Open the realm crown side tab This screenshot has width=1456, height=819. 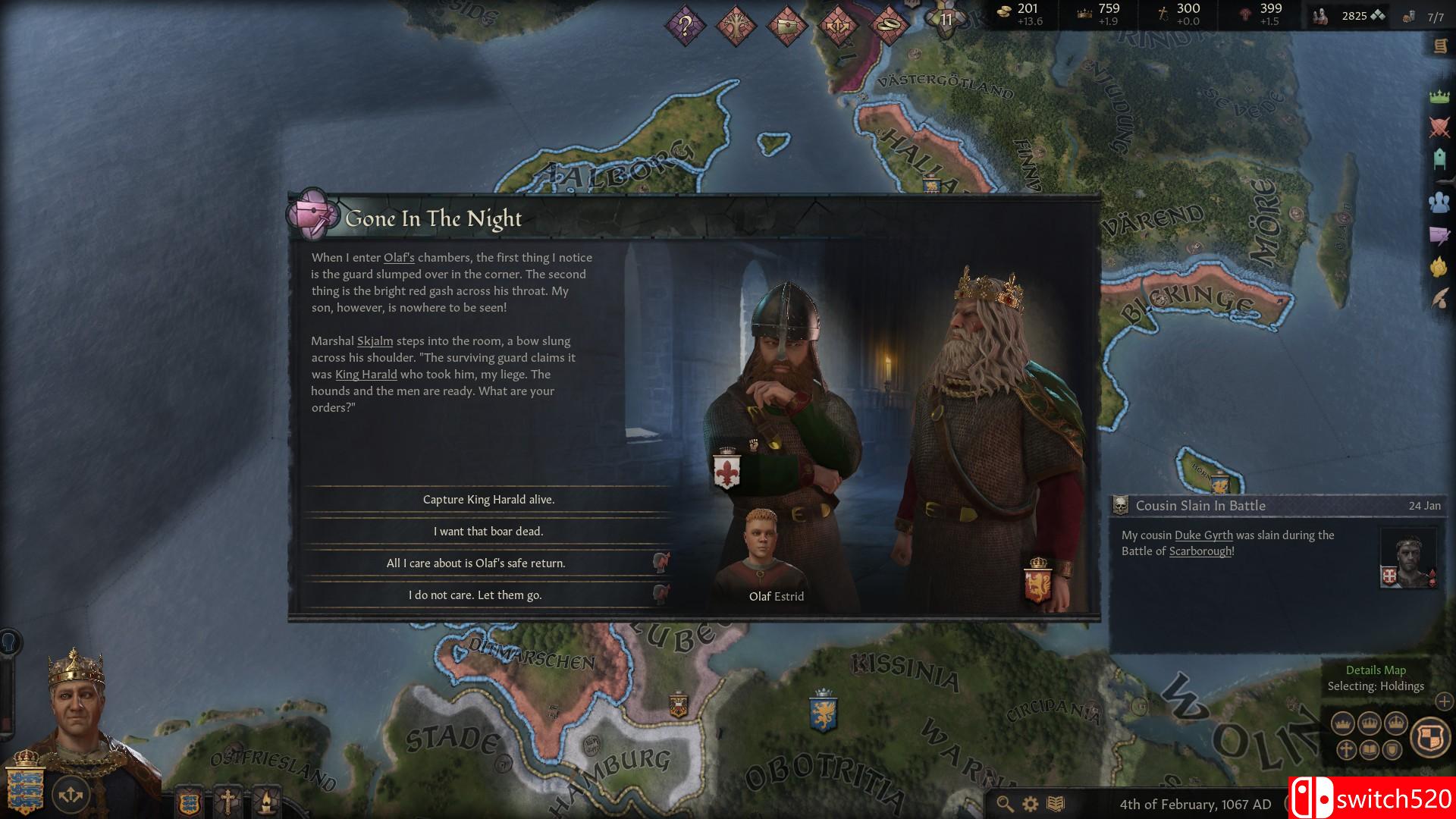(x=1439, y=96)
